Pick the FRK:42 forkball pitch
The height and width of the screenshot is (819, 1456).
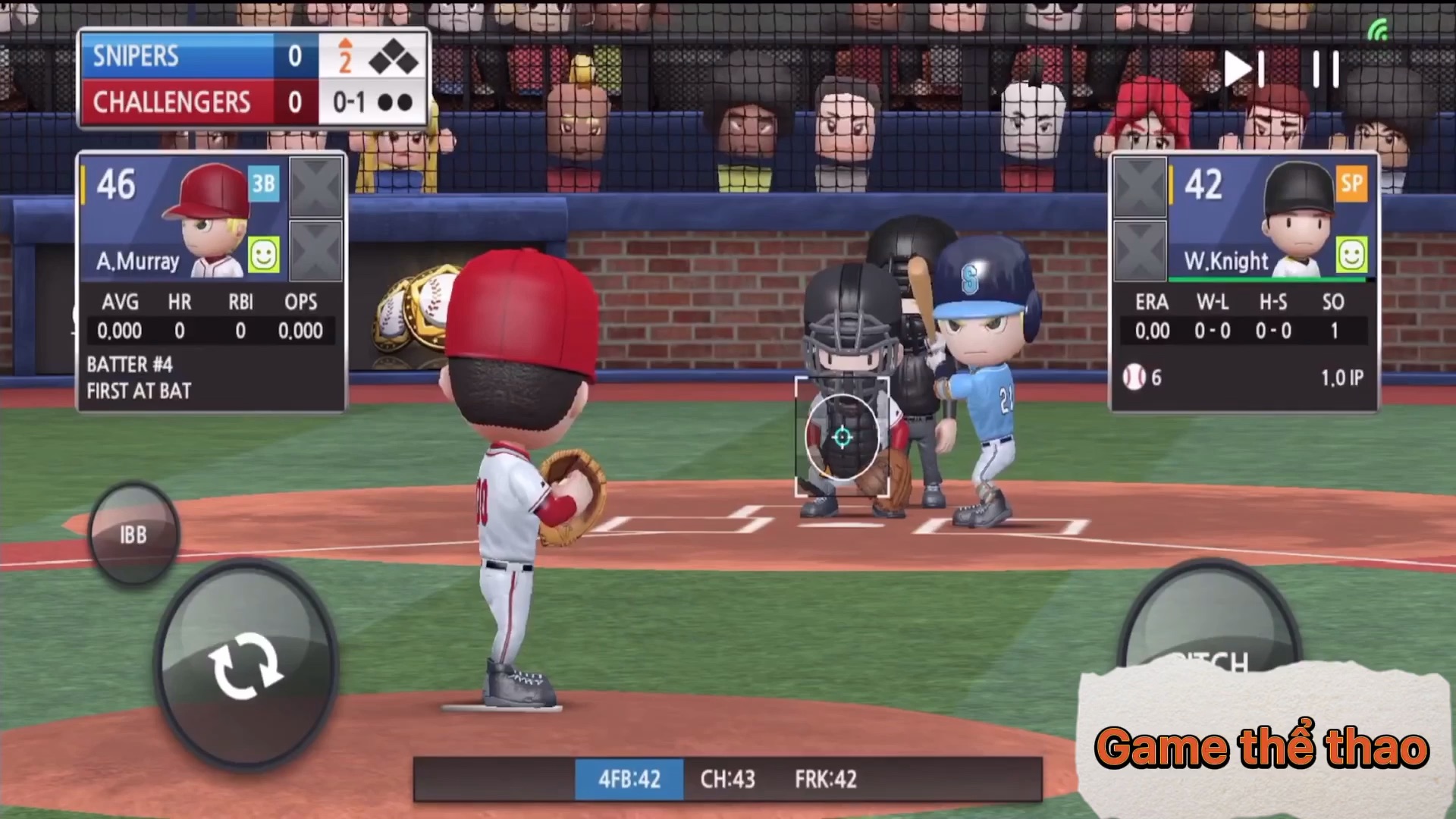(x=825, y=779)
